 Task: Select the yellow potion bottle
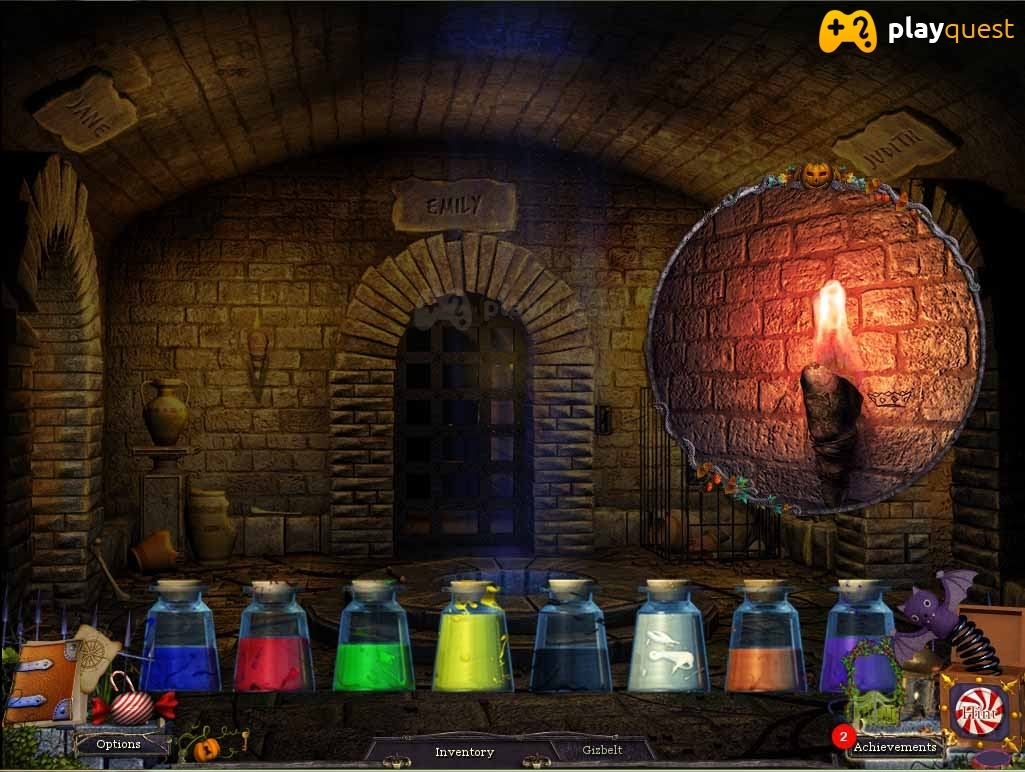click(x=472, y=640)
